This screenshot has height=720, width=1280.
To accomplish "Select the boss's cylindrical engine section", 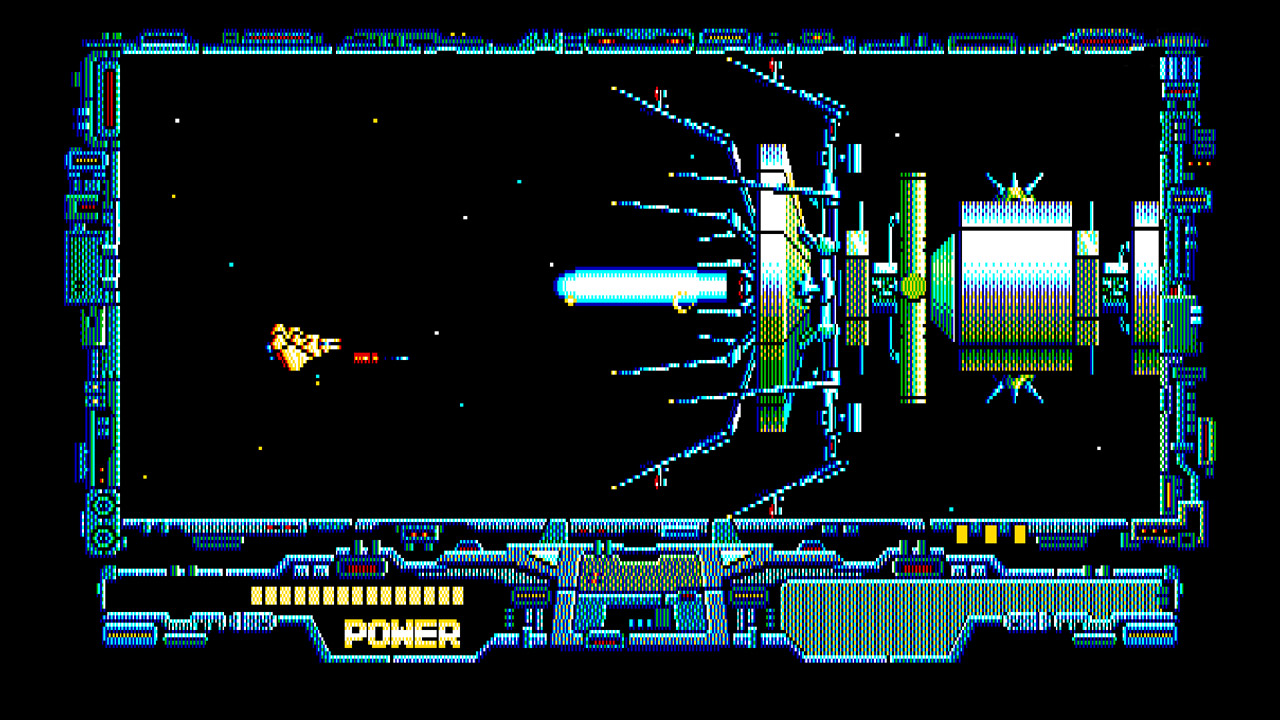I will tap(1015, 285).
